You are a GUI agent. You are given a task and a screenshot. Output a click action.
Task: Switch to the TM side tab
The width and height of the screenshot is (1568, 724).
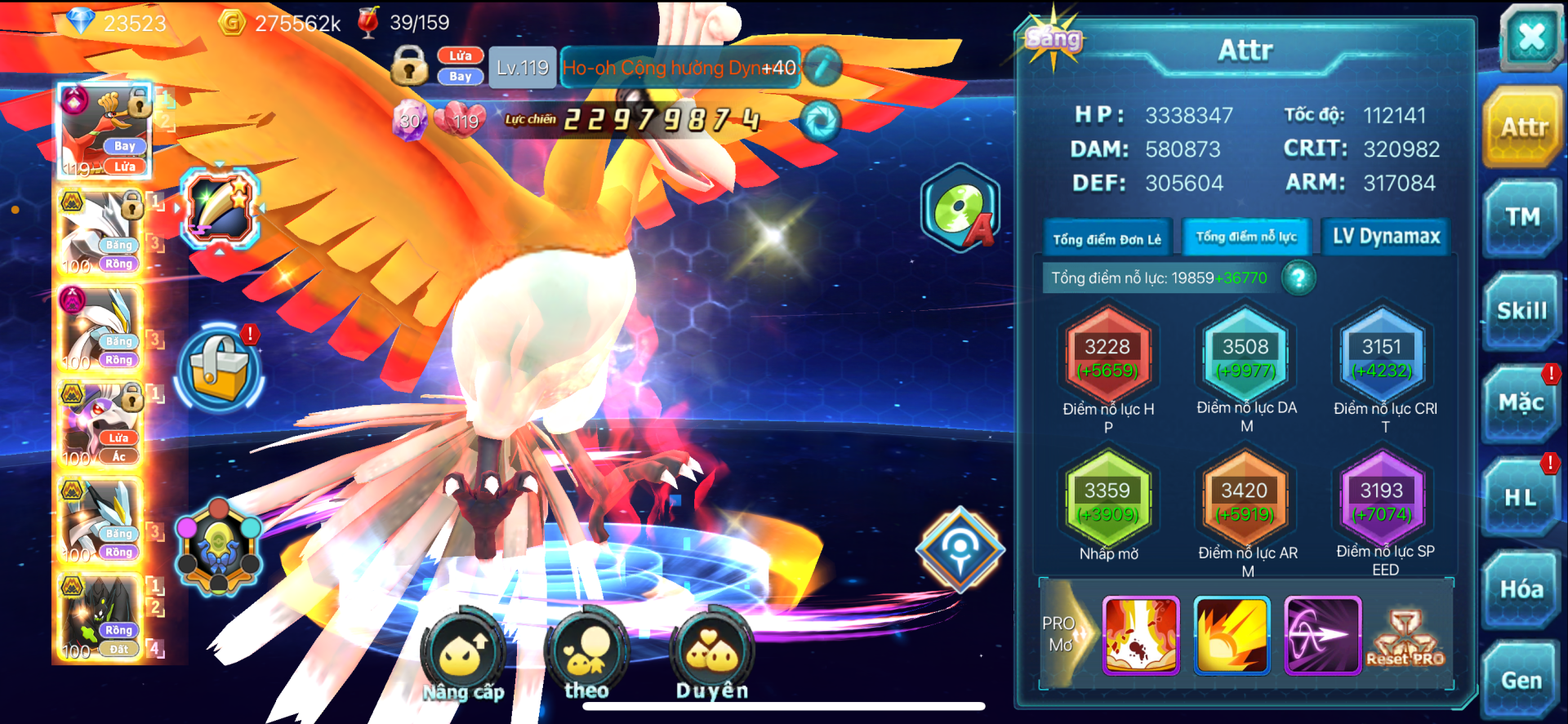point(1522,217)
